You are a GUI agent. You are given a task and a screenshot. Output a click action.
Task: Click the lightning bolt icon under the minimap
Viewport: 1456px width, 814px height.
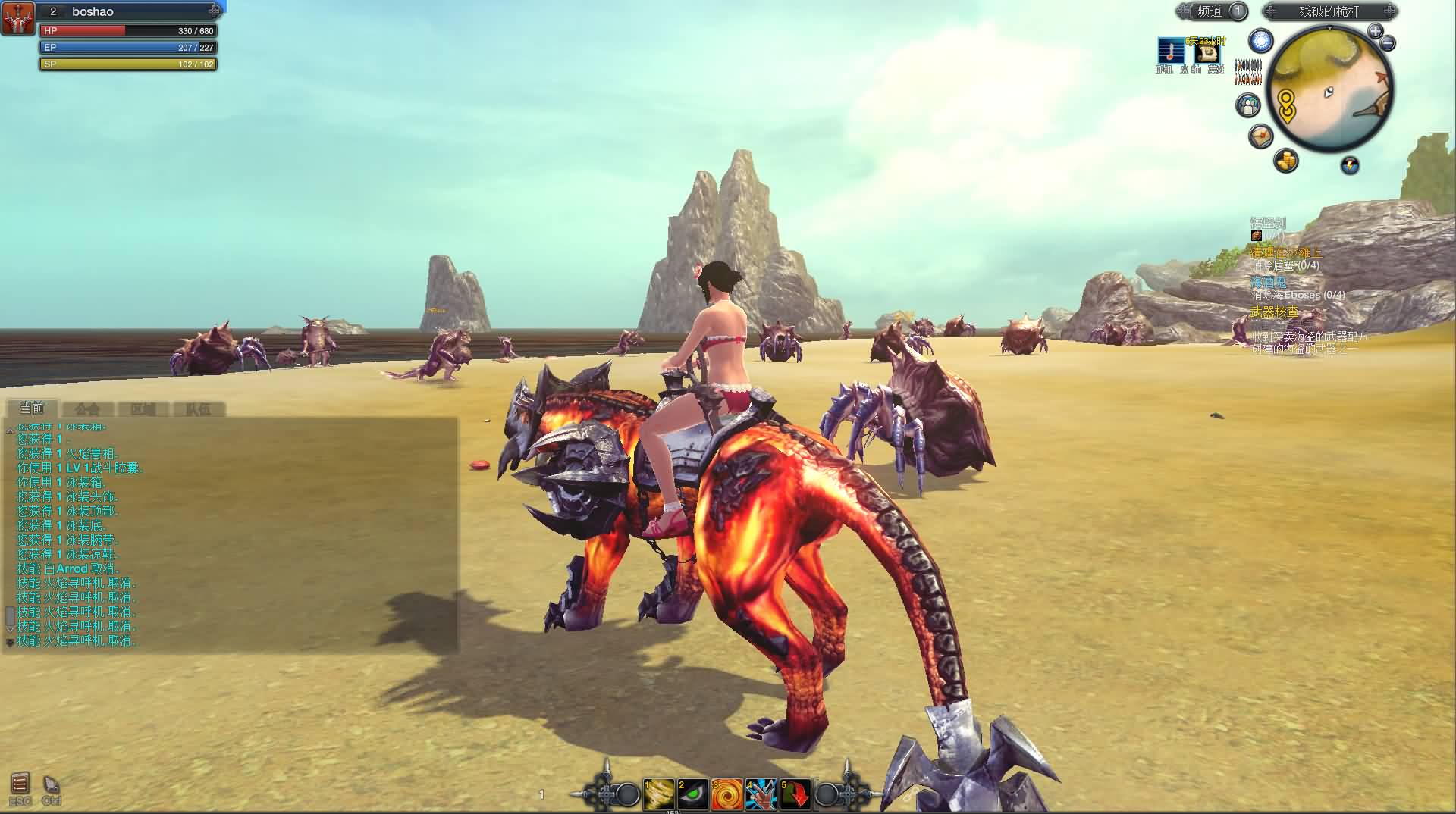(x=1350, y=165)
